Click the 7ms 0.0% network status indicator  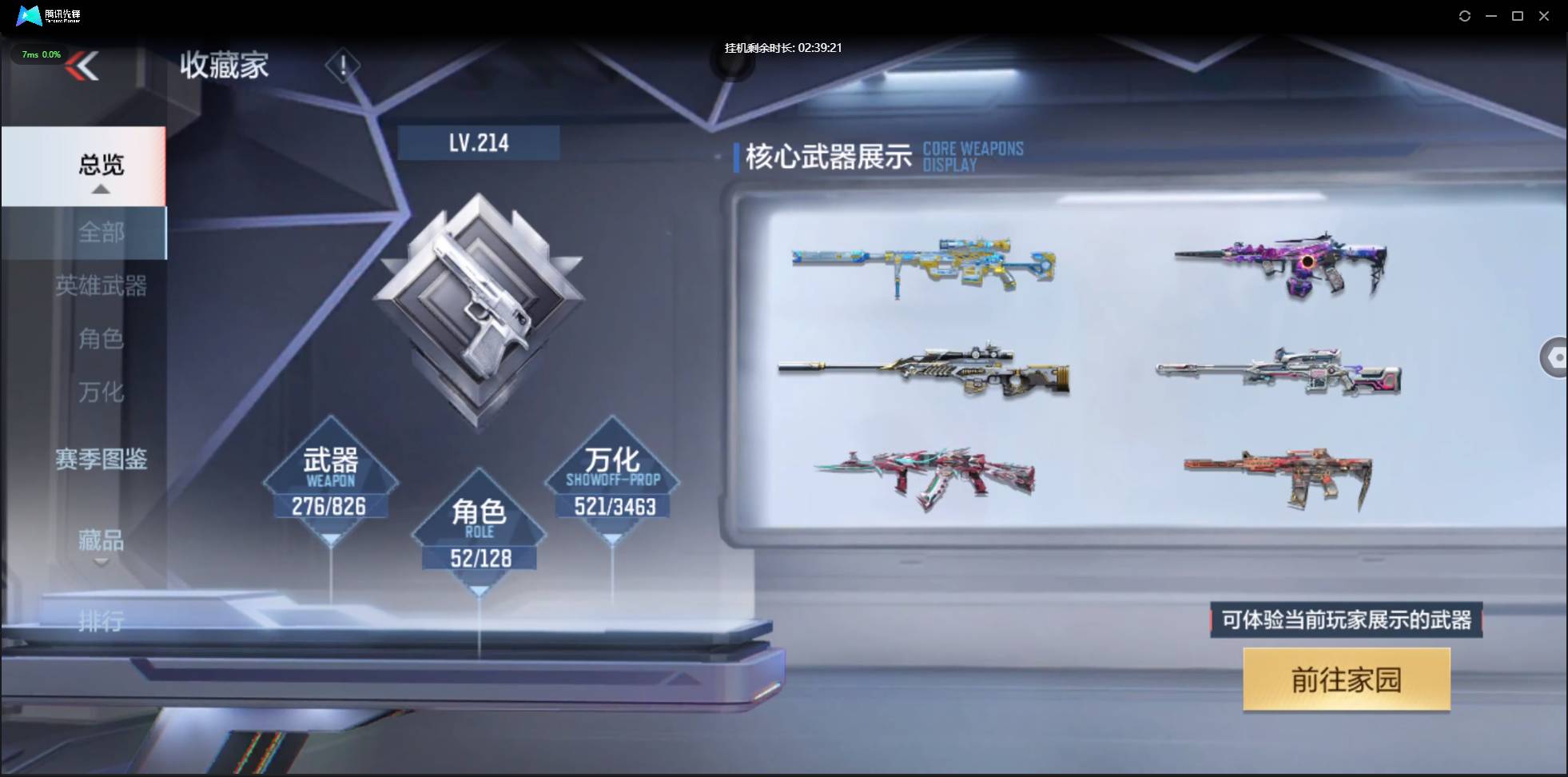coord(40,54)
